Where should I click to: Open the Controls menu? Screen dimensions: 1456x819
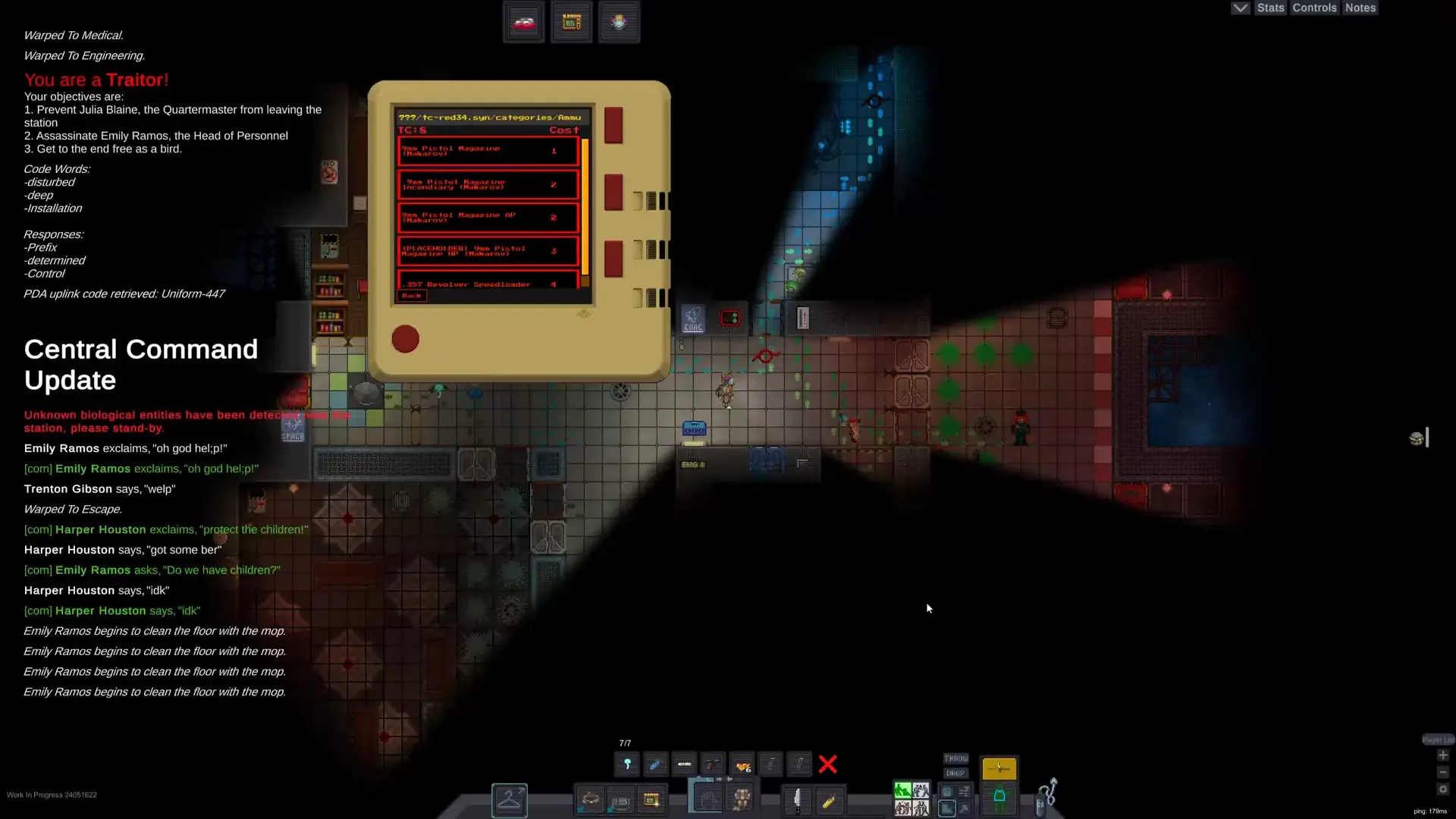[1313, 8]
